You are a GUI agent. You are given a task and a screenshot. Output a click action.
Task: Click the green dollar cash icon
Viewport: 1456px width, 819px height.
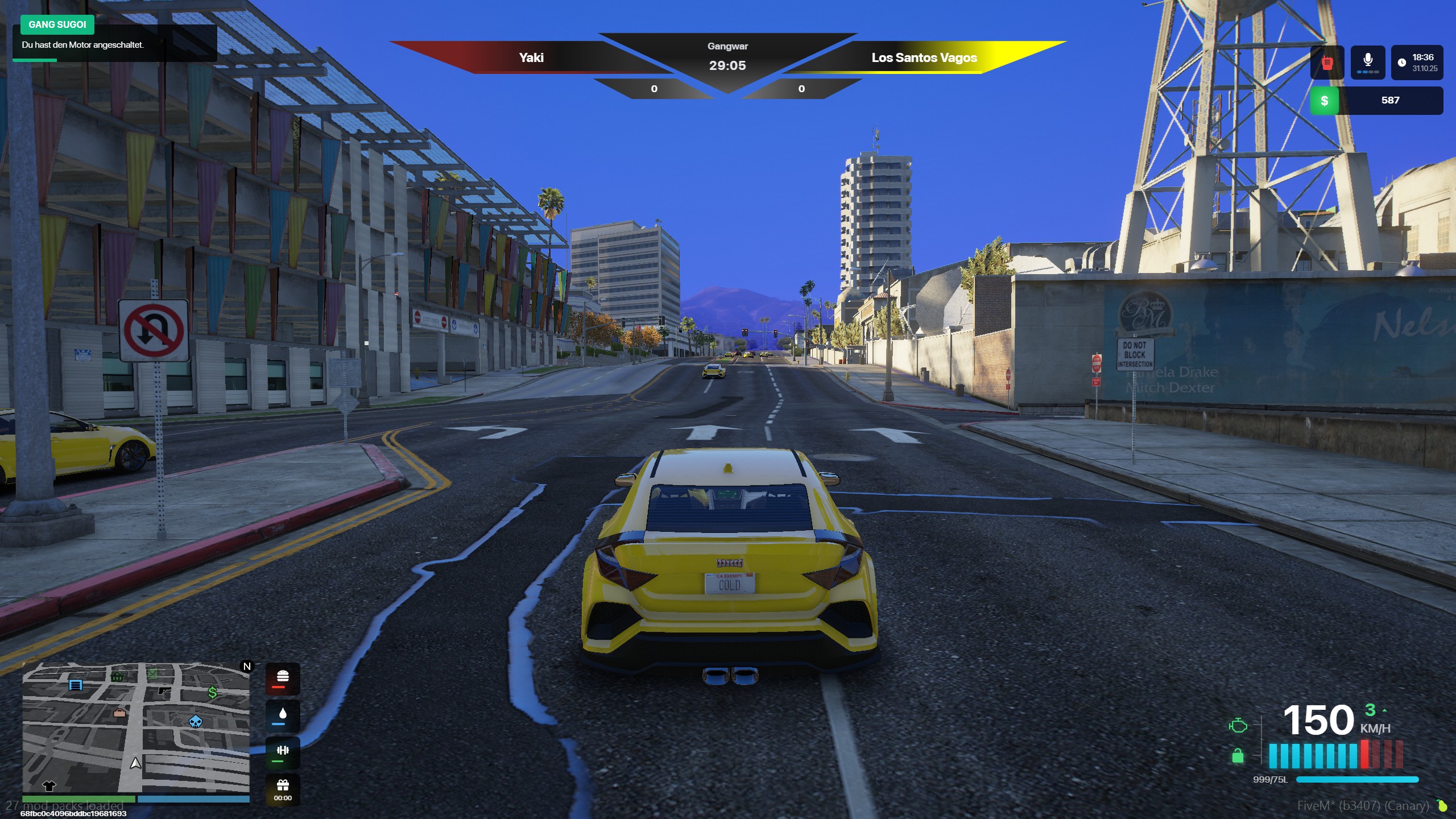(x=1324, y=101)
